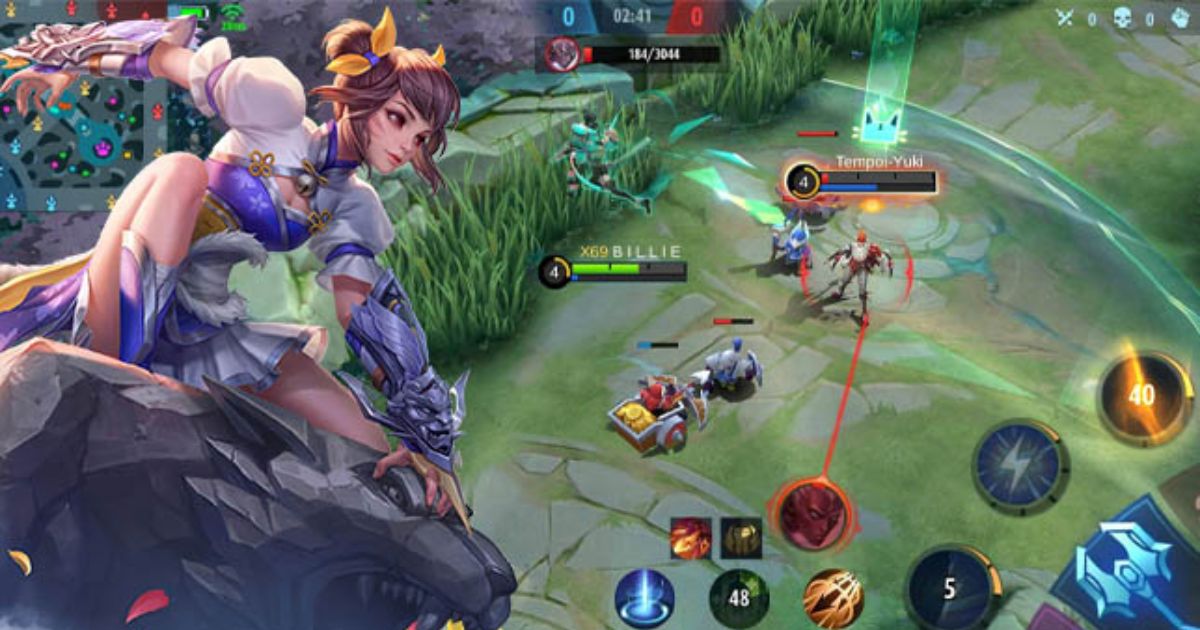Activate the blue recall beam button

[x=644, y=598]
